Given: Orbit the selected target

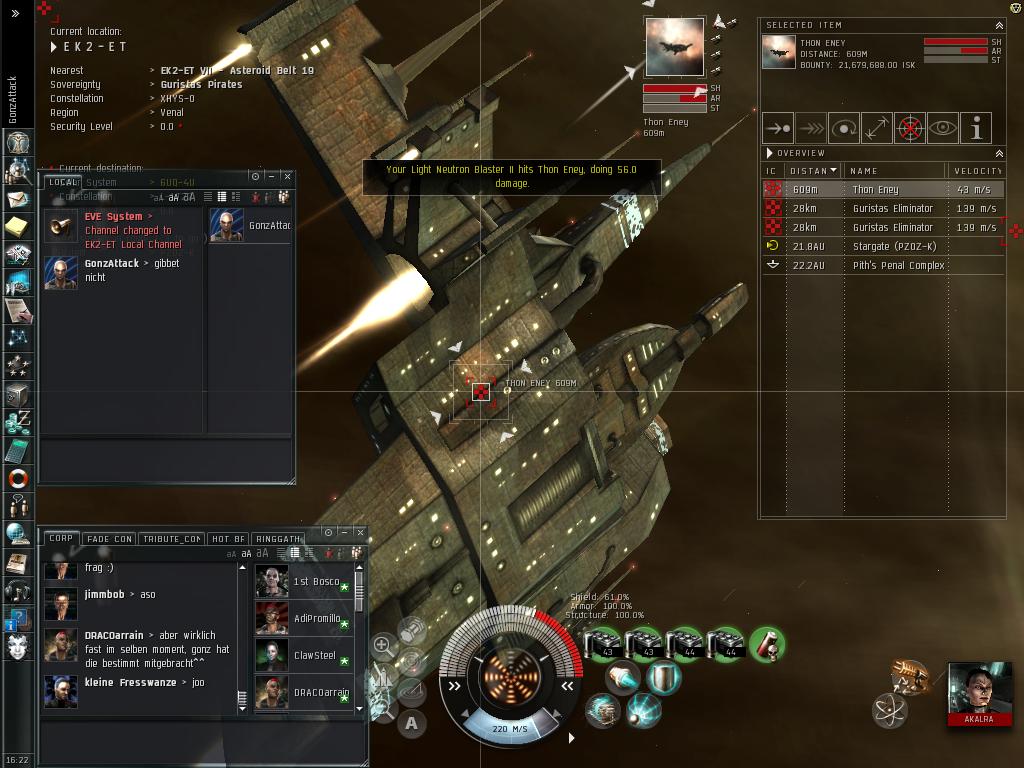Looking at the screenshot, I should click(844, 128).
